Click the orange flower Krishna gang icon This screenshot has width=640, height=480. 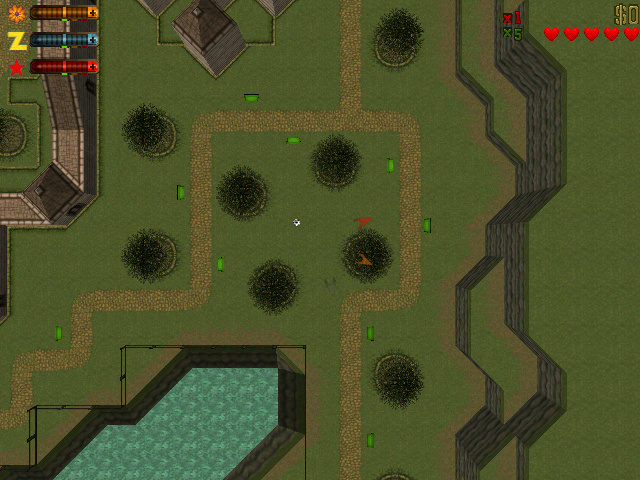click(x=16, y=14)
